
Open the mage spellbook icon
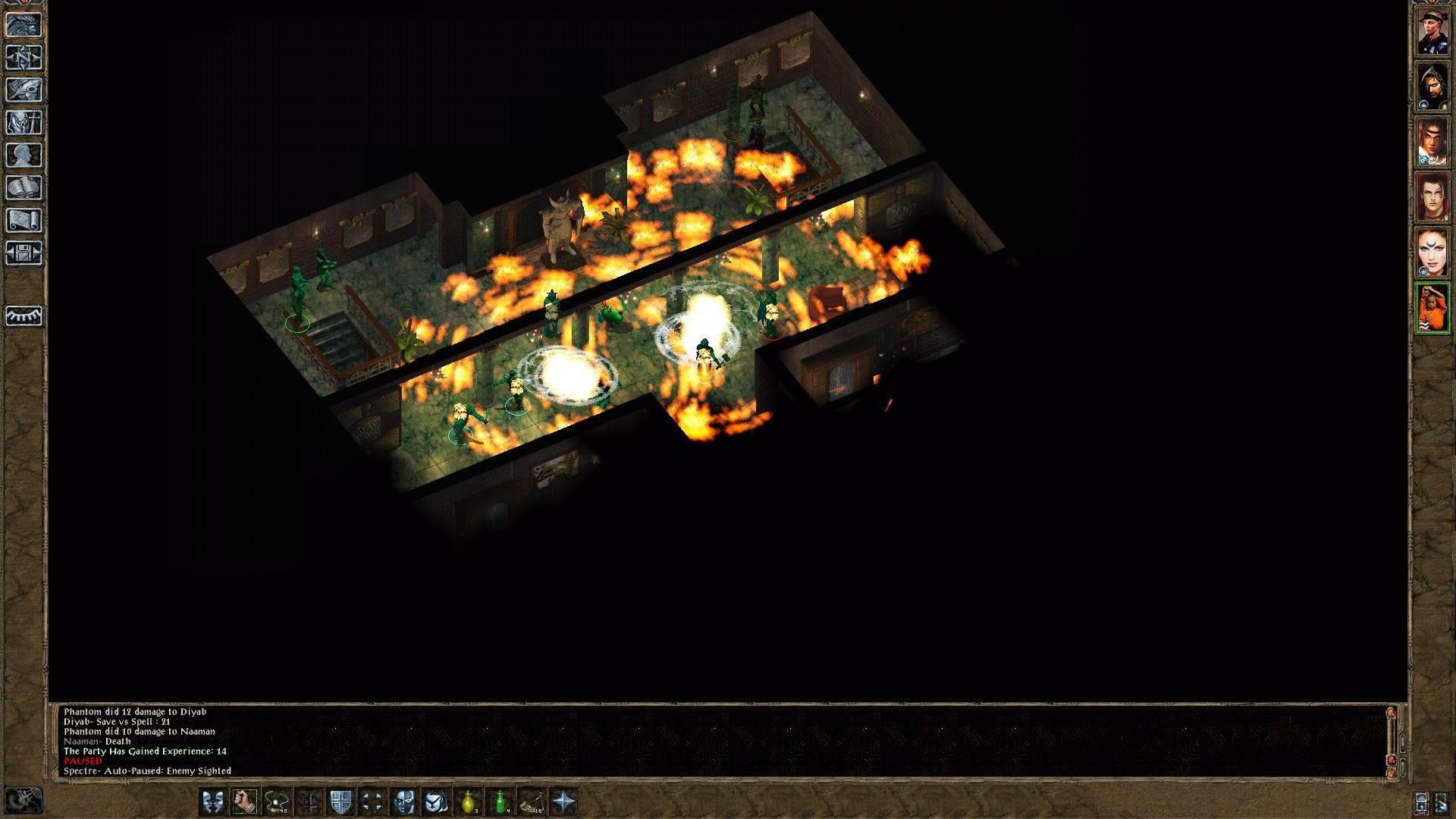[x=24, y=187]
